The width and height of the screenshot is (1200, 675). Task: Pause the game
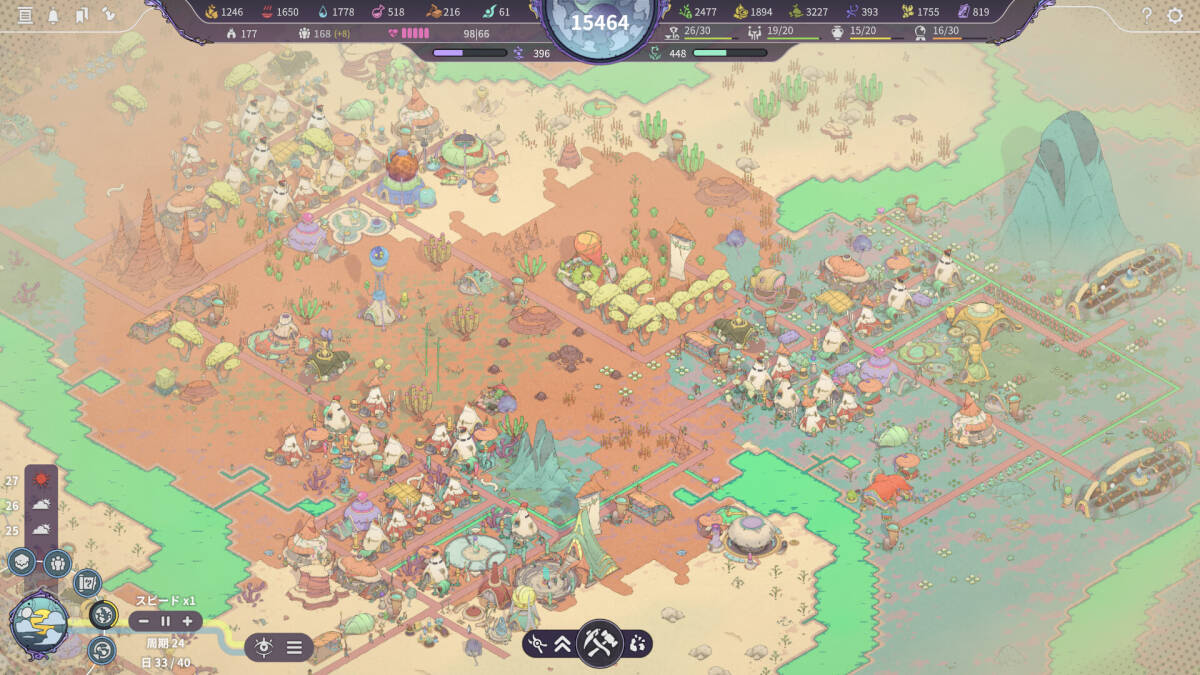[165, 621]
